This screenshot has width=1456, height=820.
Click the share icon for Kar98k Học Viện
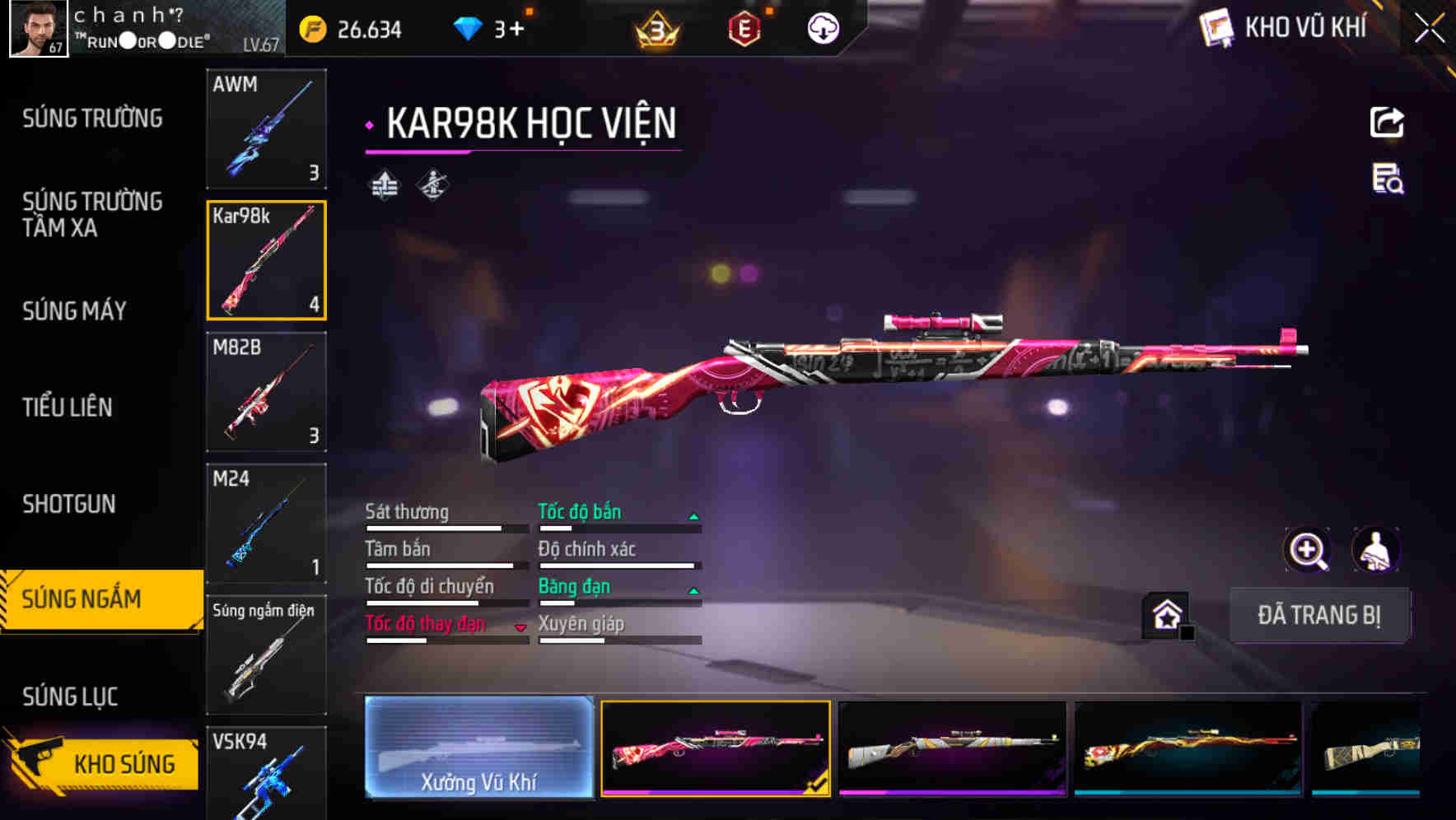coord(1387,122)
